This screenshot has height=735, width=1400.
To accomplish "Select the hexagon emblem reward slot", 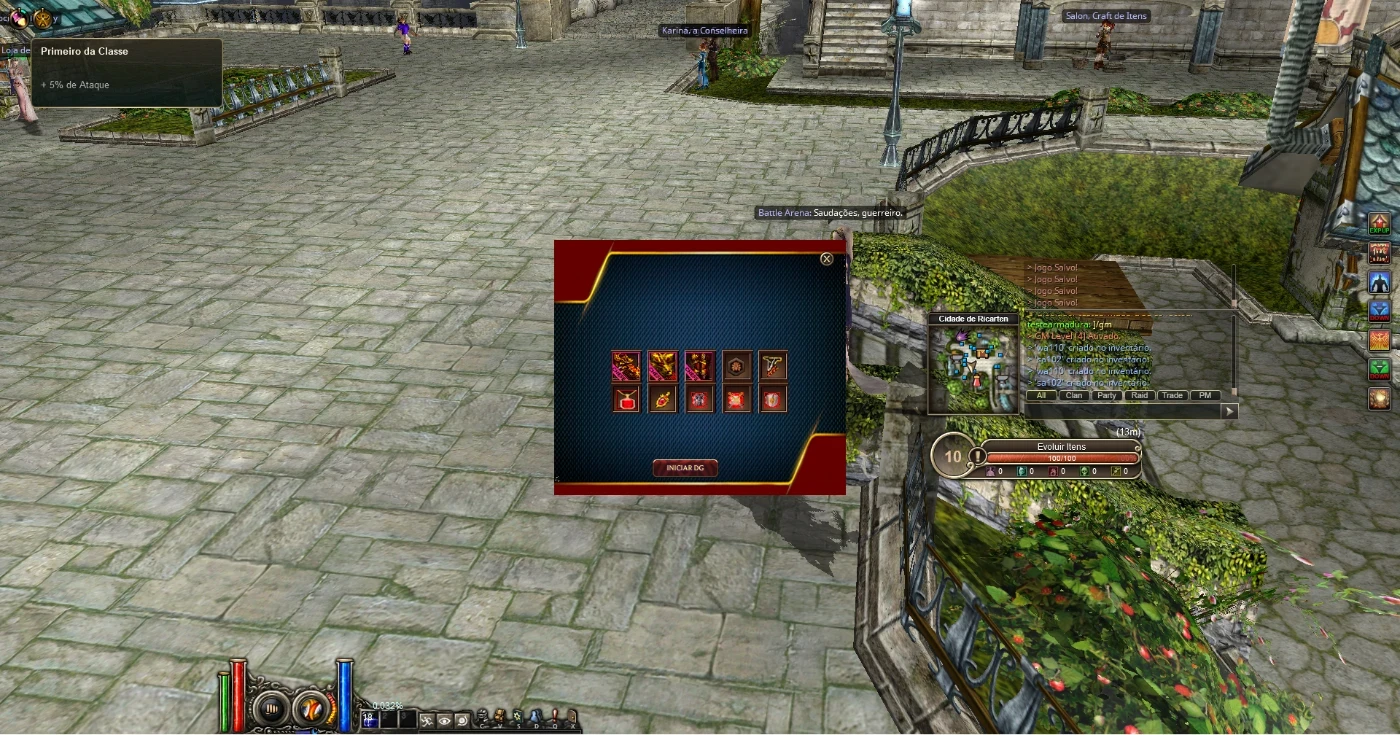I will coord(738,365).
